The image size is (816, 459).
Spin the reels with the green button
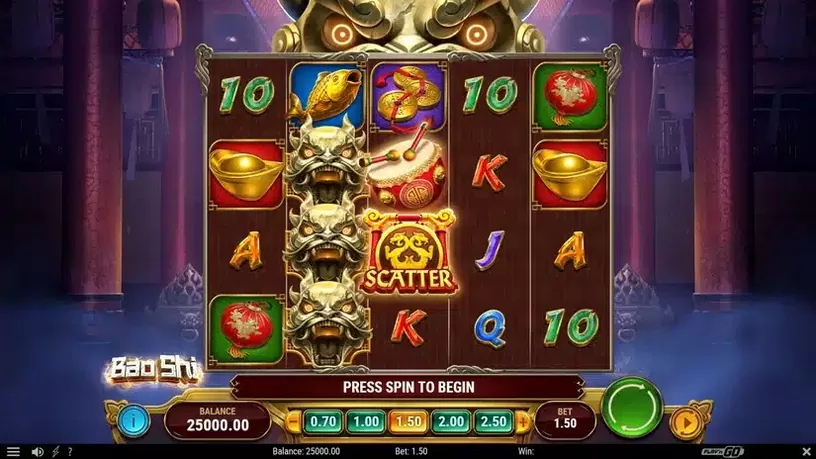(633, 408)
